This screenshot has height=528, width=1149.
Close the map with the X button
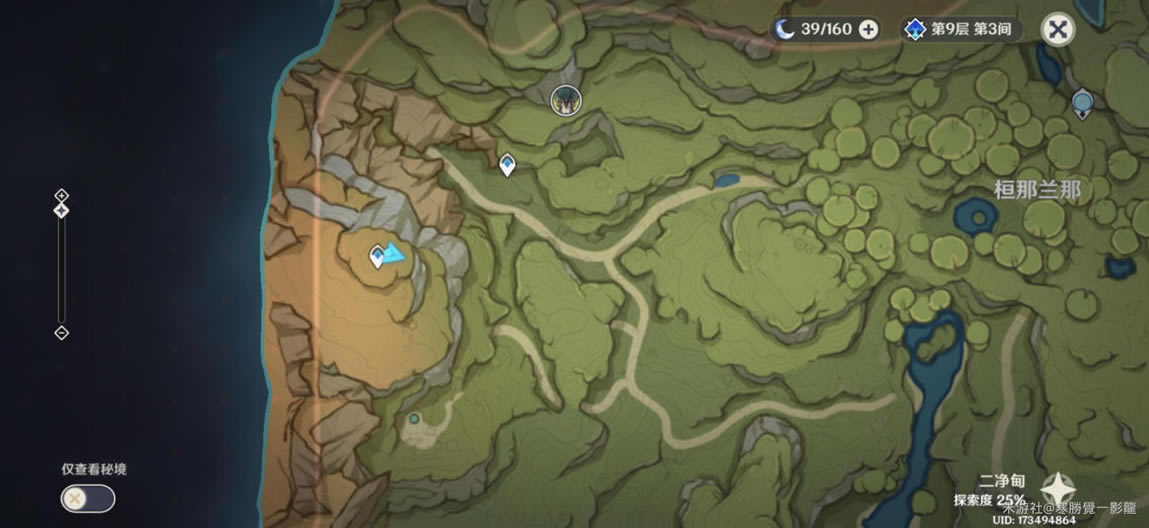(x=1057, y=29)
